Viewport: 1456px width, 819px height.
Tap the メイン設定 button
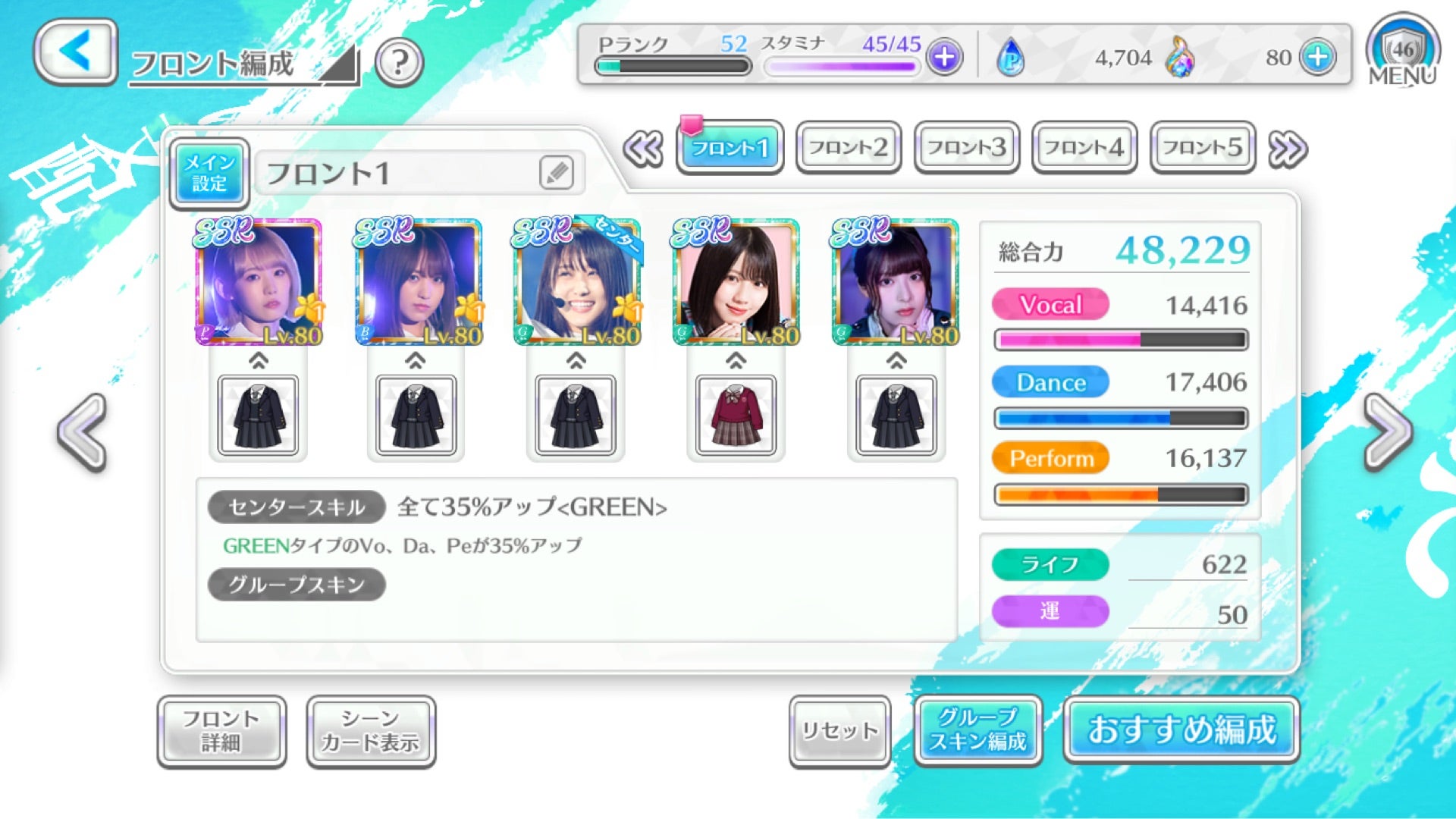point(209,174)
